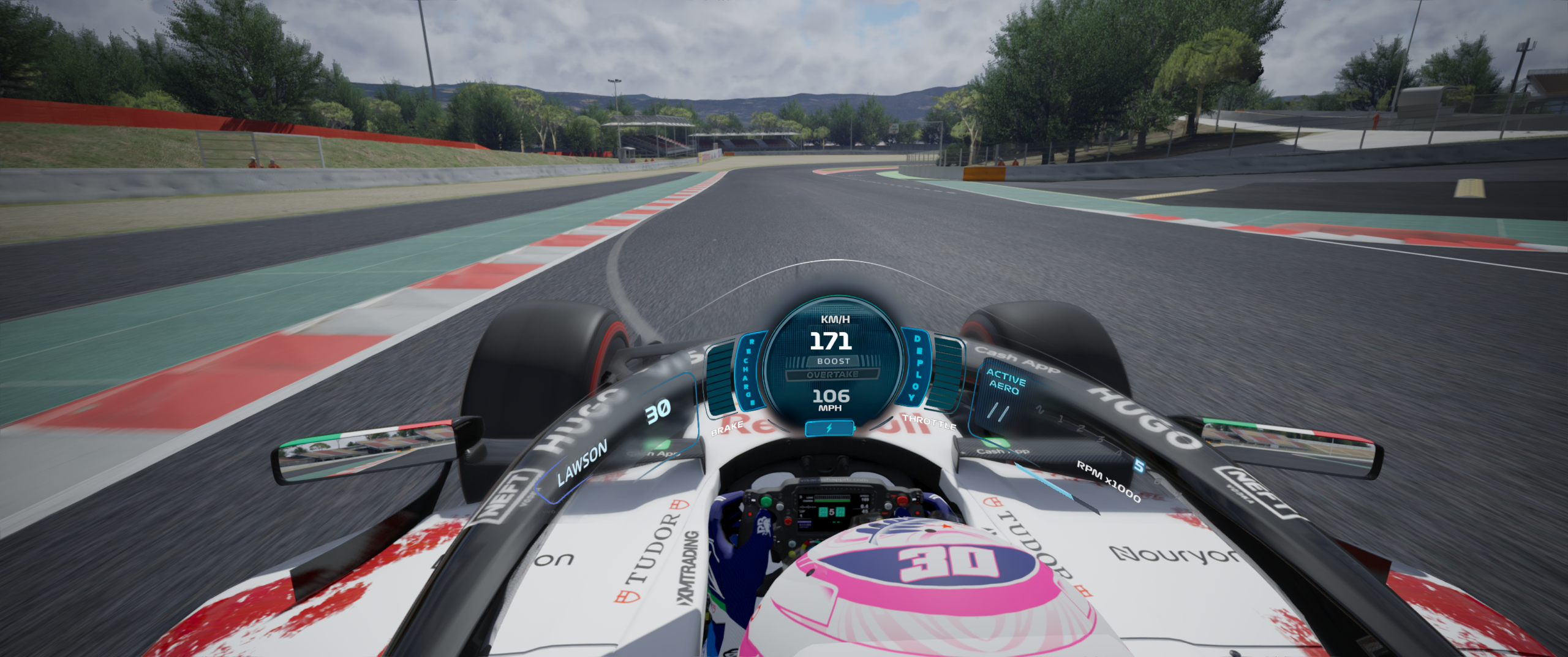Choose the RECHARGE energy segment
Image resolution: width=1568 pixels, height=657 pixels.
coord(749,372)
